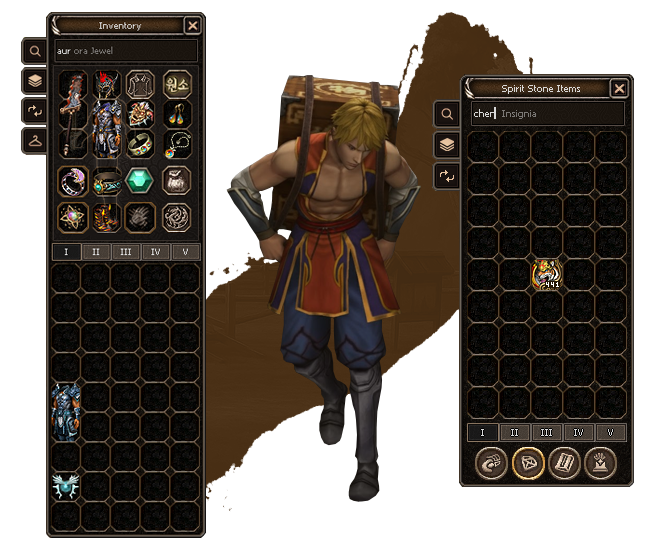Close the Inventory window

coord(193,26)
